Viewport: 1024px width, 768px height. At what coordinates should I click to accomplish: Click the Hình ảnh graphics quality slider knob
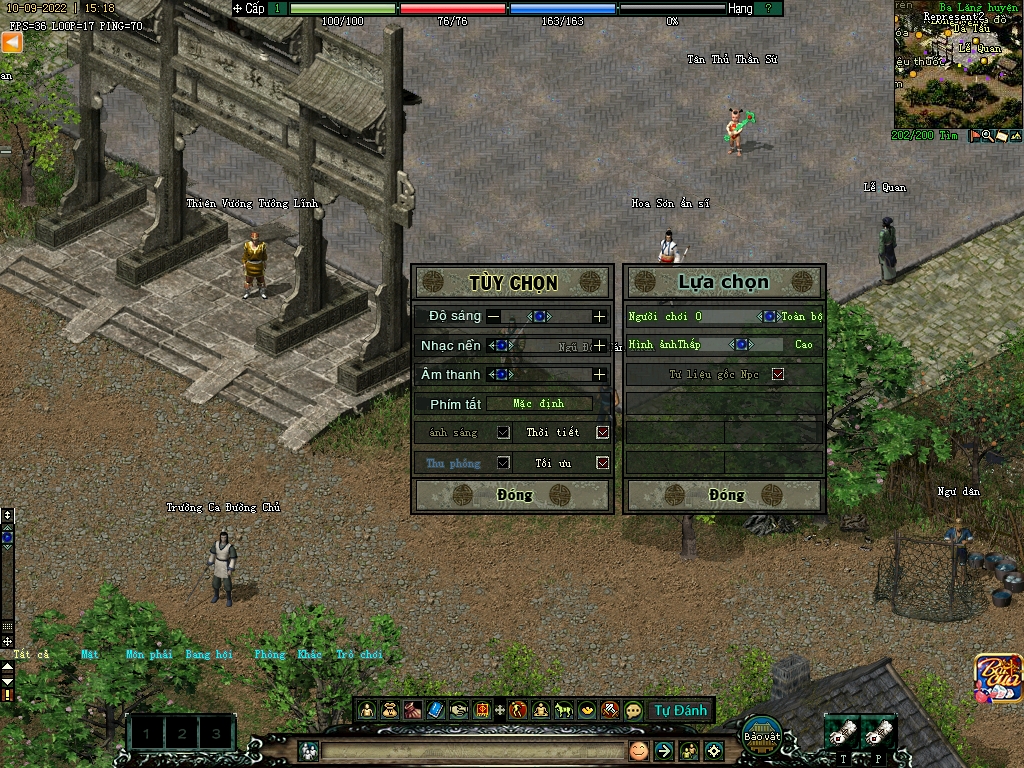coord(741,345)
